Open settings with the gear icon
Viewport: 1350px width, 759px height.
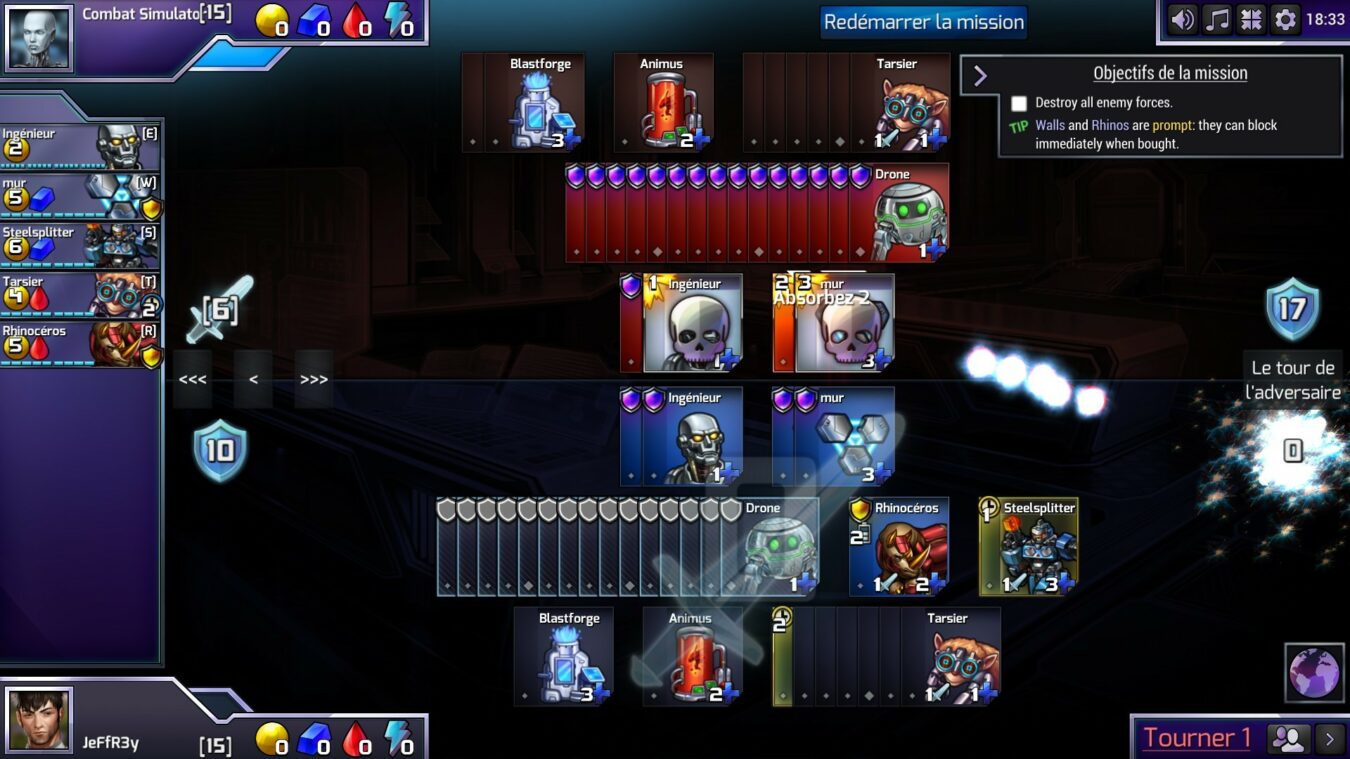(x=1285, y=20)
